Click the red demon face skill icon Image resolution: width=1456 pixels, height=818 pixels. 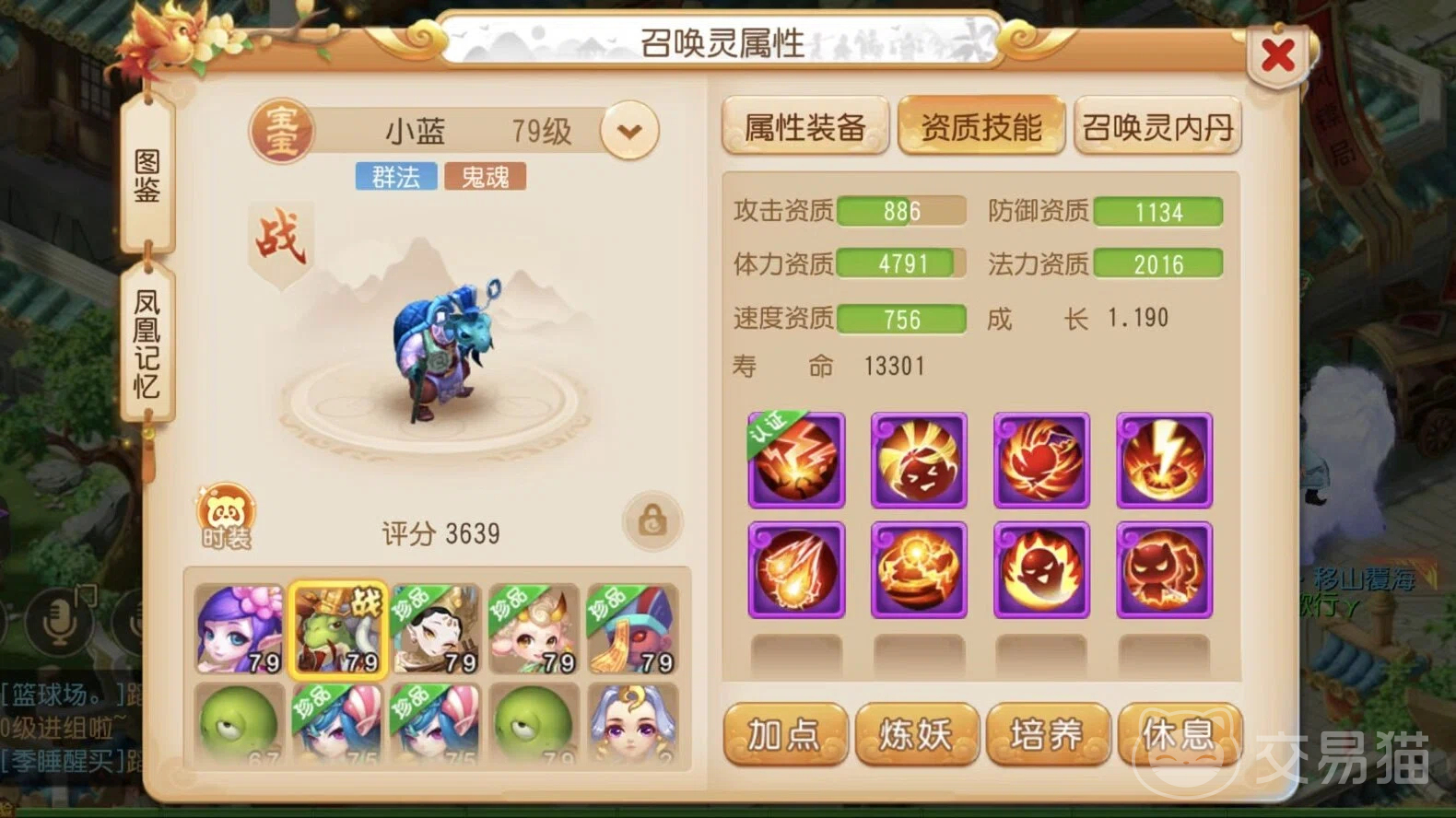pyautogui.click(x=1164, y=568)
